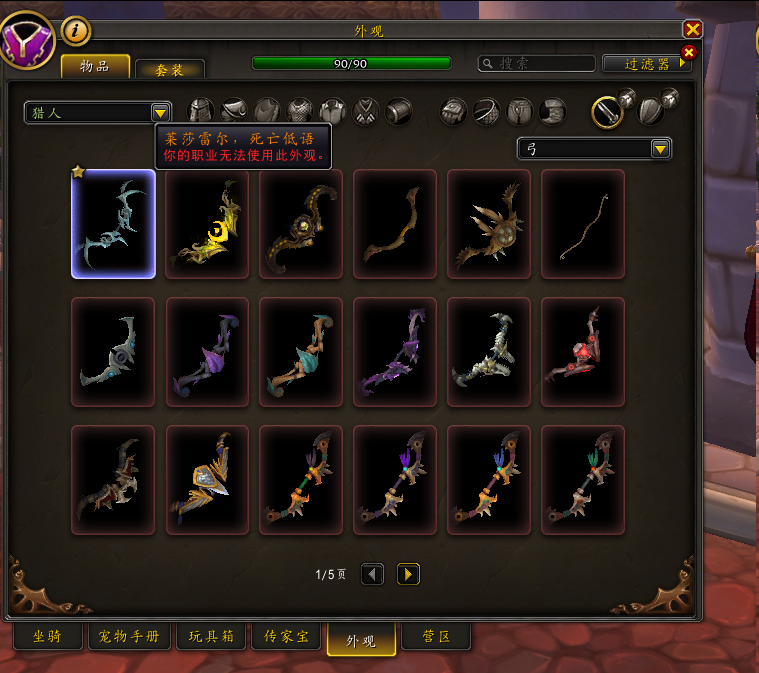The width and height of the screenshot is (759, 673).
Task: Select the 物品 items tab
Action: point(96,67)
